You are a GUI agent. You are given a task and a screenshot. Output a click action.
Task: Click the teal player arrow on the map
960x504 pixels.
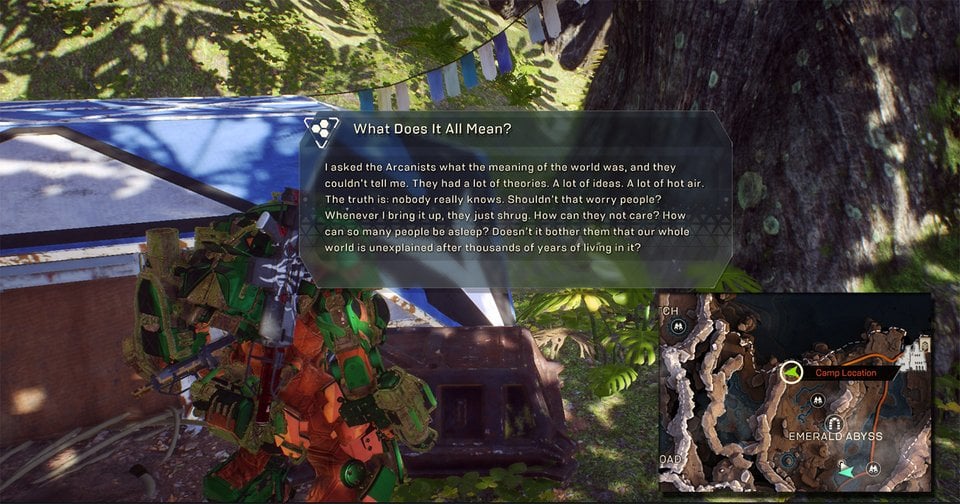[847, 470]
